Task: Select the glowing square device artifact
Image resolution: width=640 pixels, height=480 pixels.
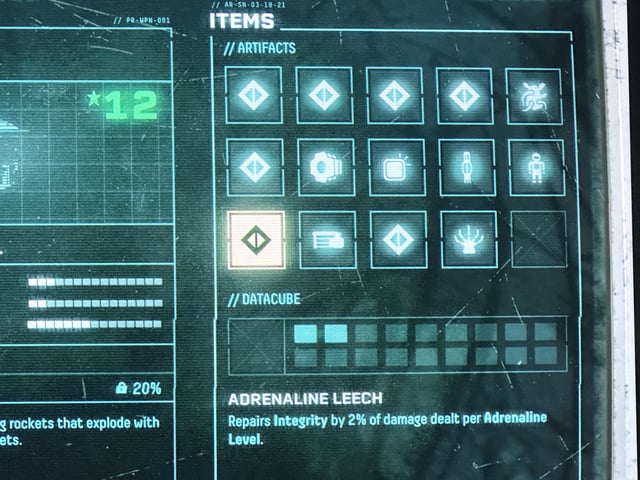Action: [x=397, y=168]
